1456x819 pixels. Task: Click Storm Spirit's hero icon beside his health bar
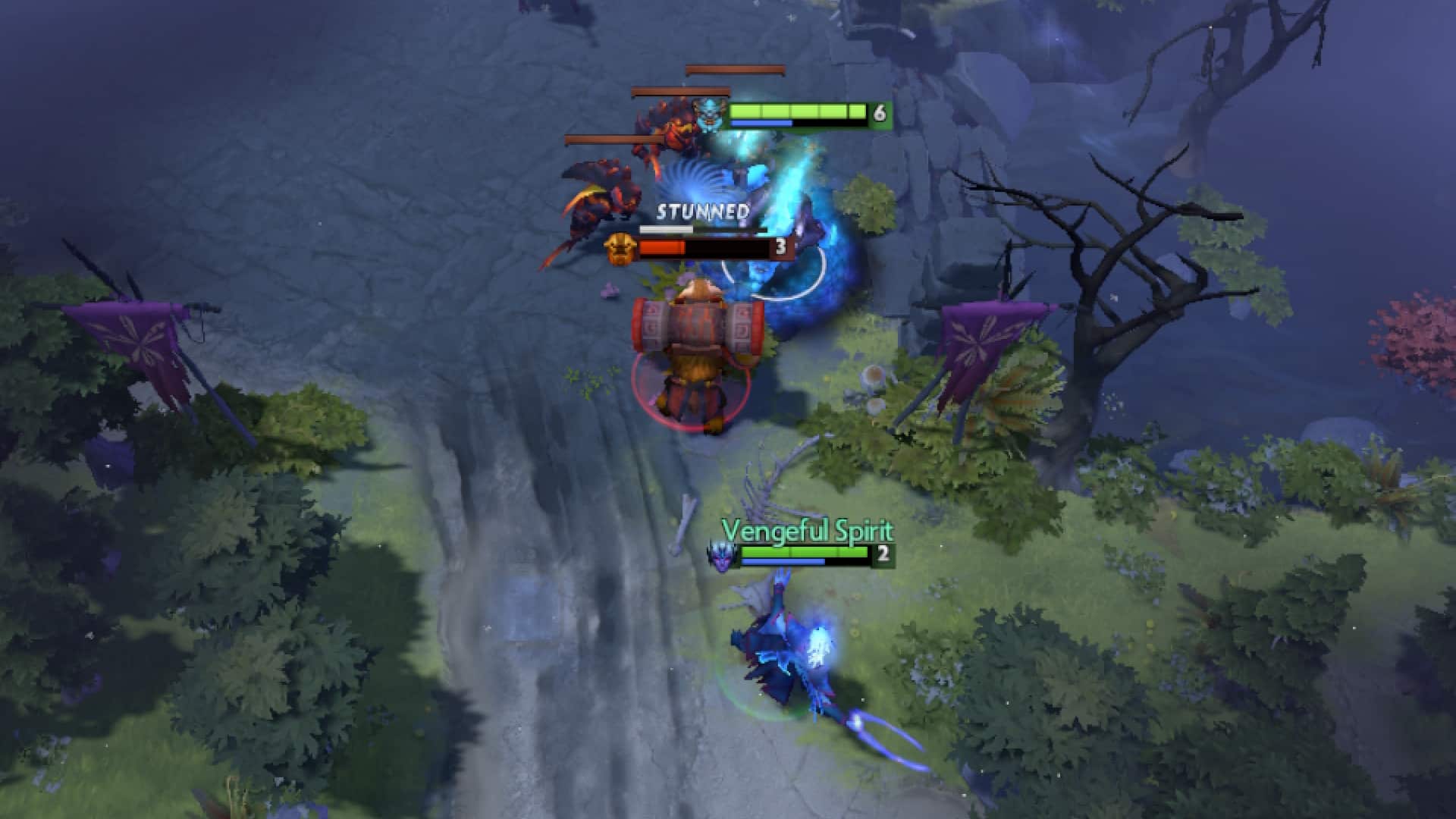tap(709, 114)
